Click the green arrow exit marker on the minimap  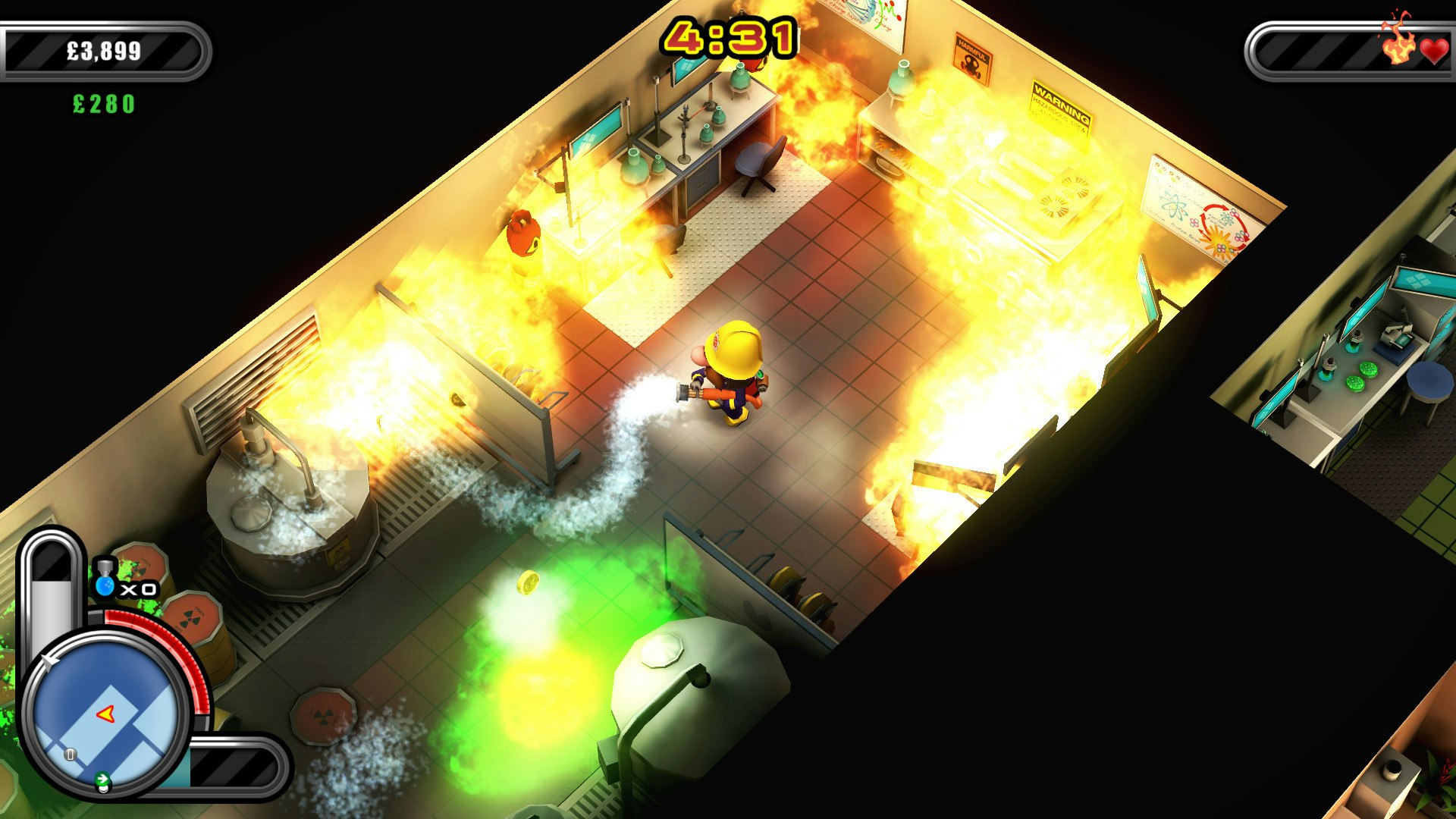tap(102, 777)
